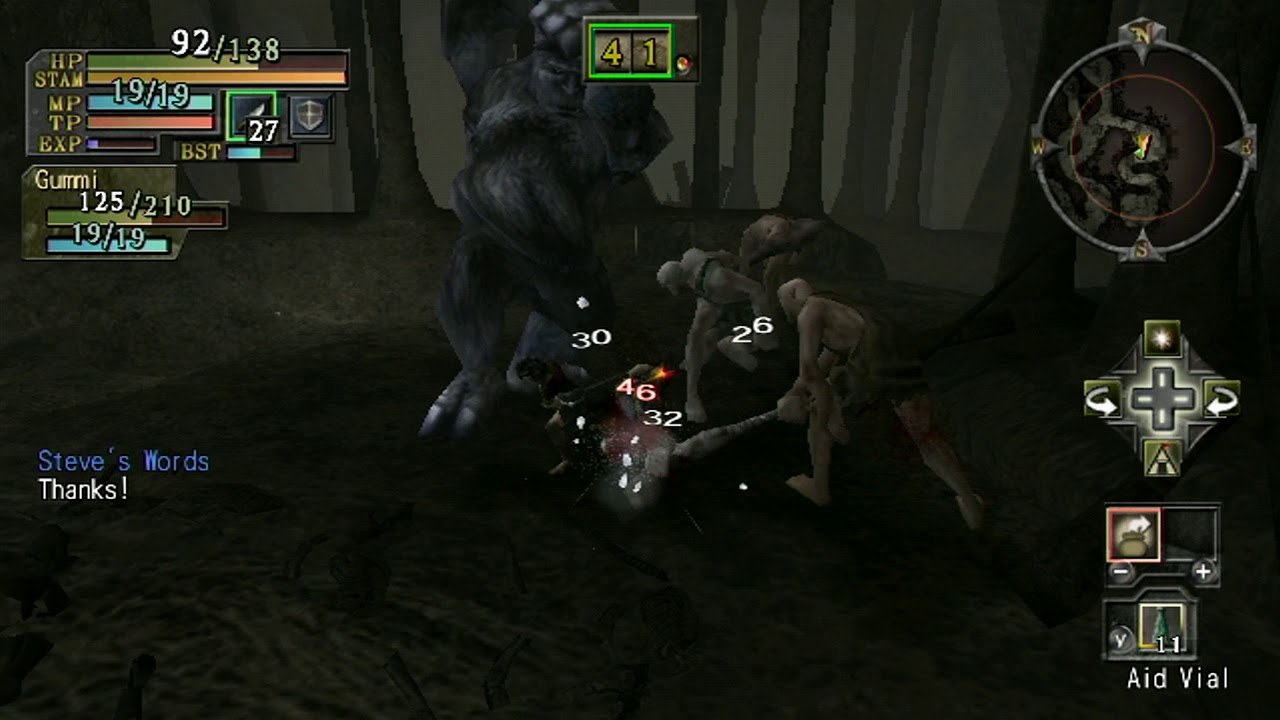Click the right curved rotate arrow icon

[x=1221, y=401]
